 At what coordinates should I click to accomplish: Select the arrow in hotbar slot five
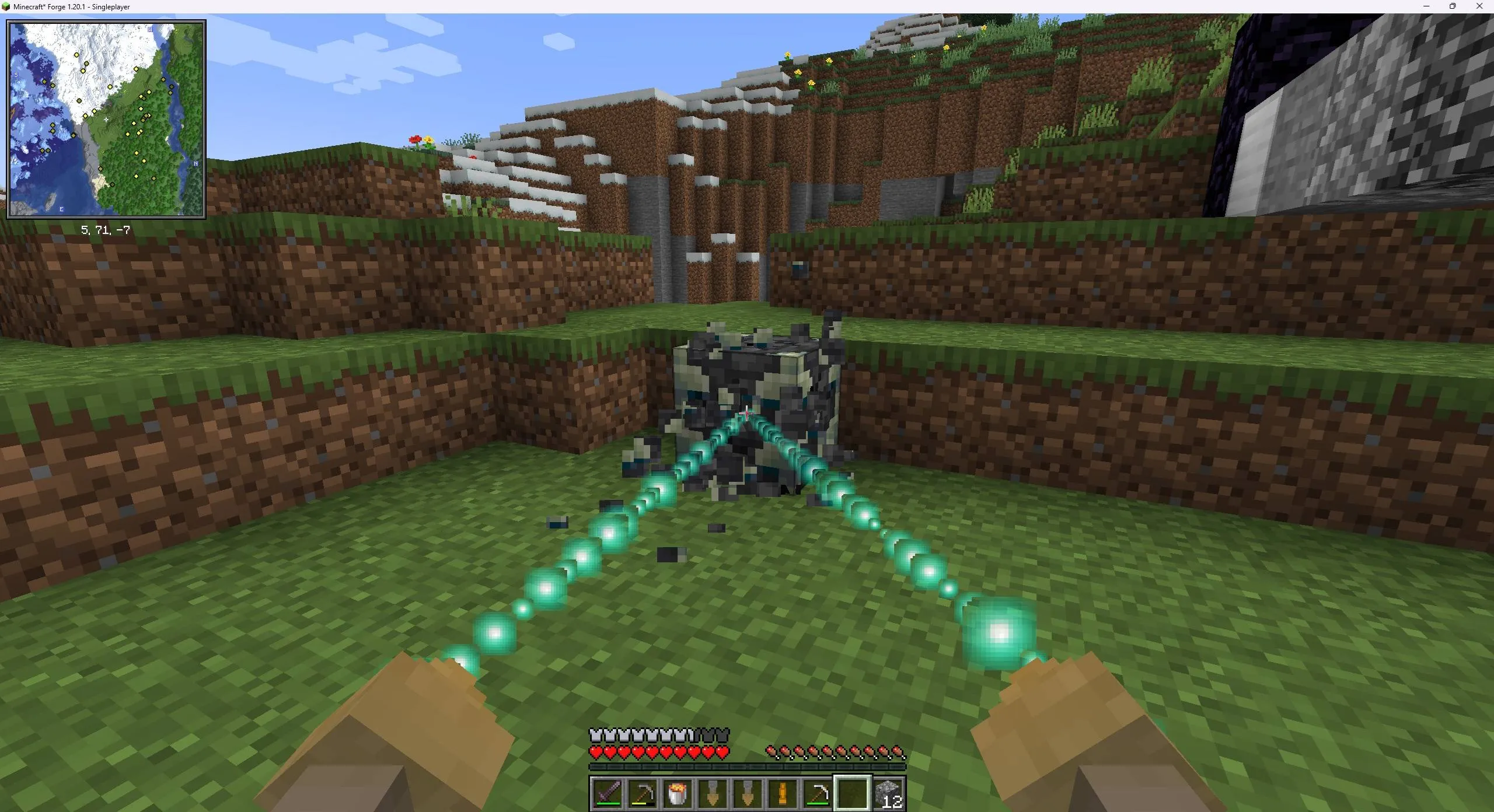746,793
